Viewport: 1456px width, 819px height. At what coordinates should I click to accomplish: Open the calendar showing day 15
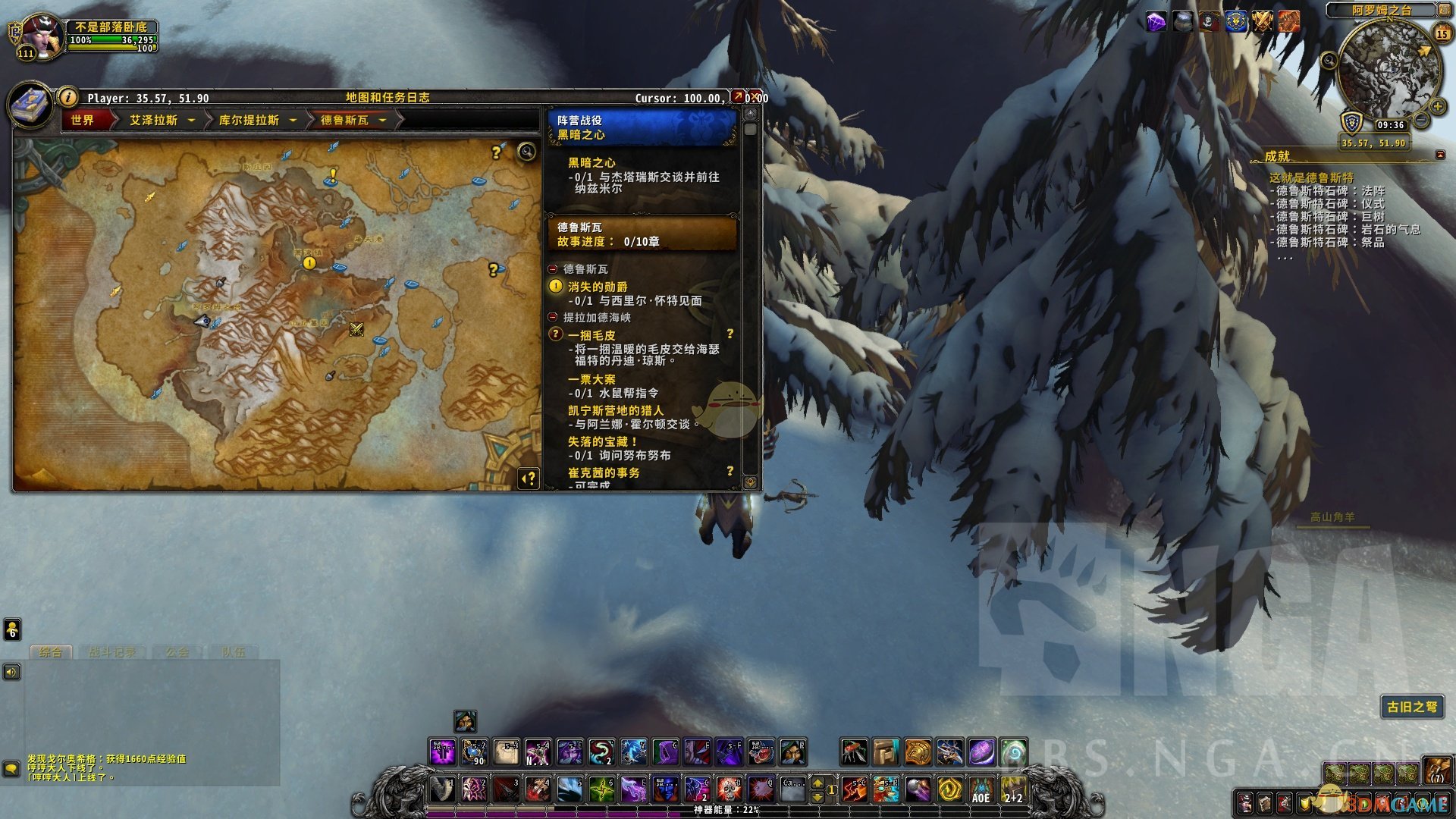pos(1442,34)
